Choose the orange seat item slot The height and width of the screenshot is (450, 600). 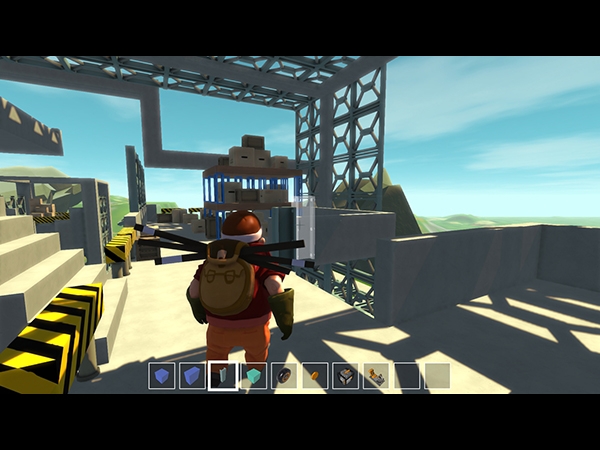click(376, 376)
